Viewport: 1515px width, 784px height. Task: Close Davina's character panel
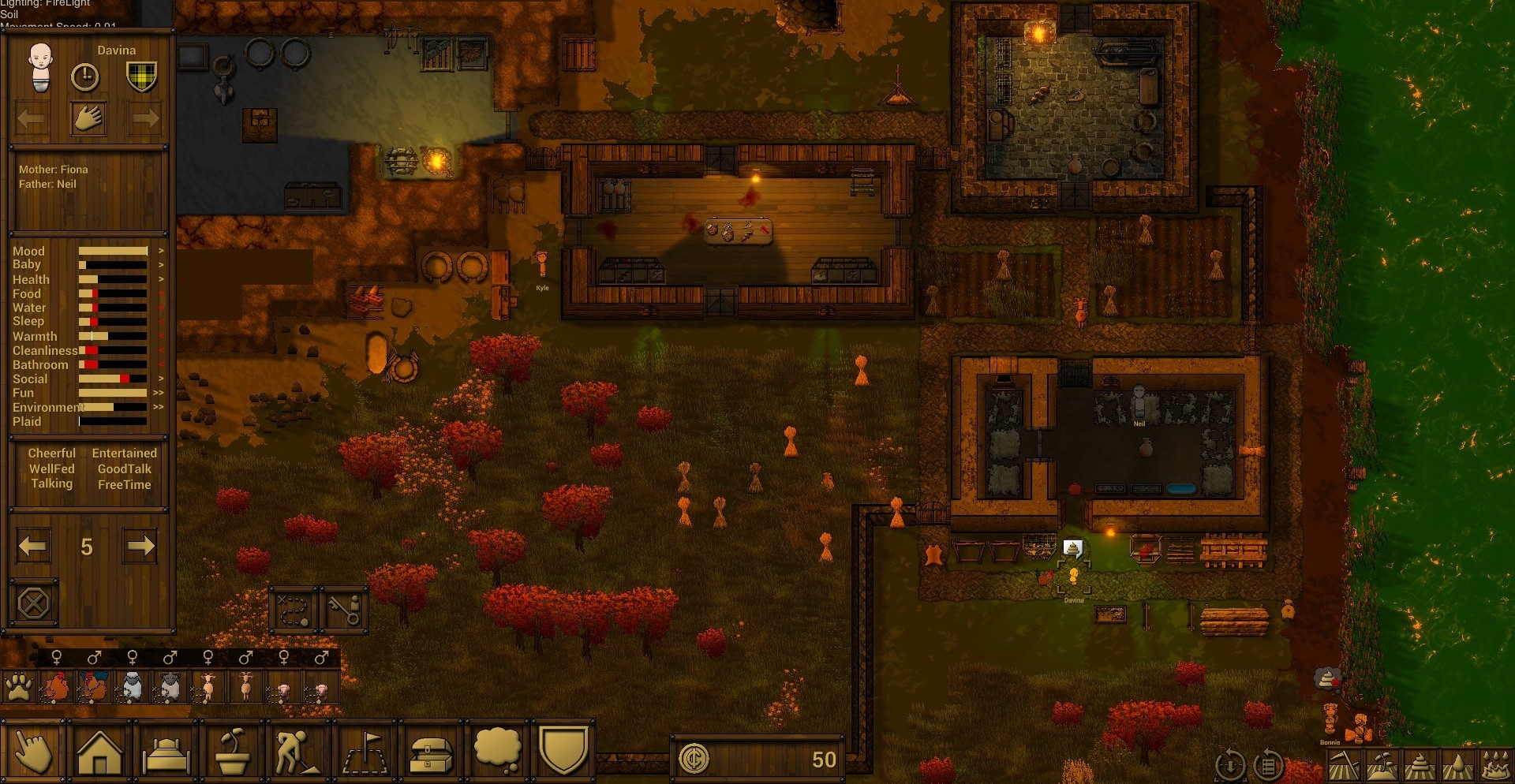coord(33,604)
